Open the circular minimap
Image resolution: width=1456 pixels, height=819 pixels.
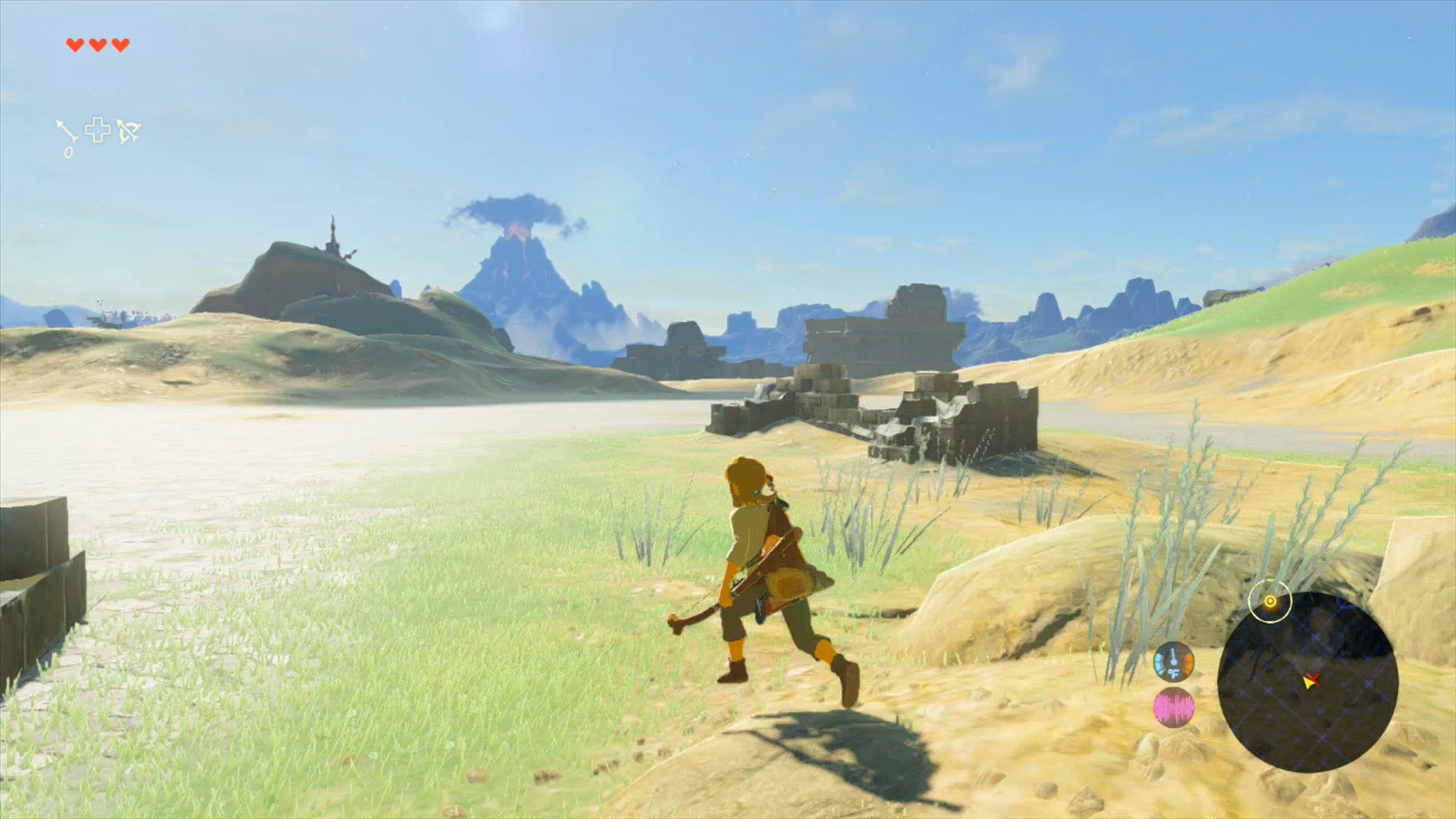pos(1307,682)
